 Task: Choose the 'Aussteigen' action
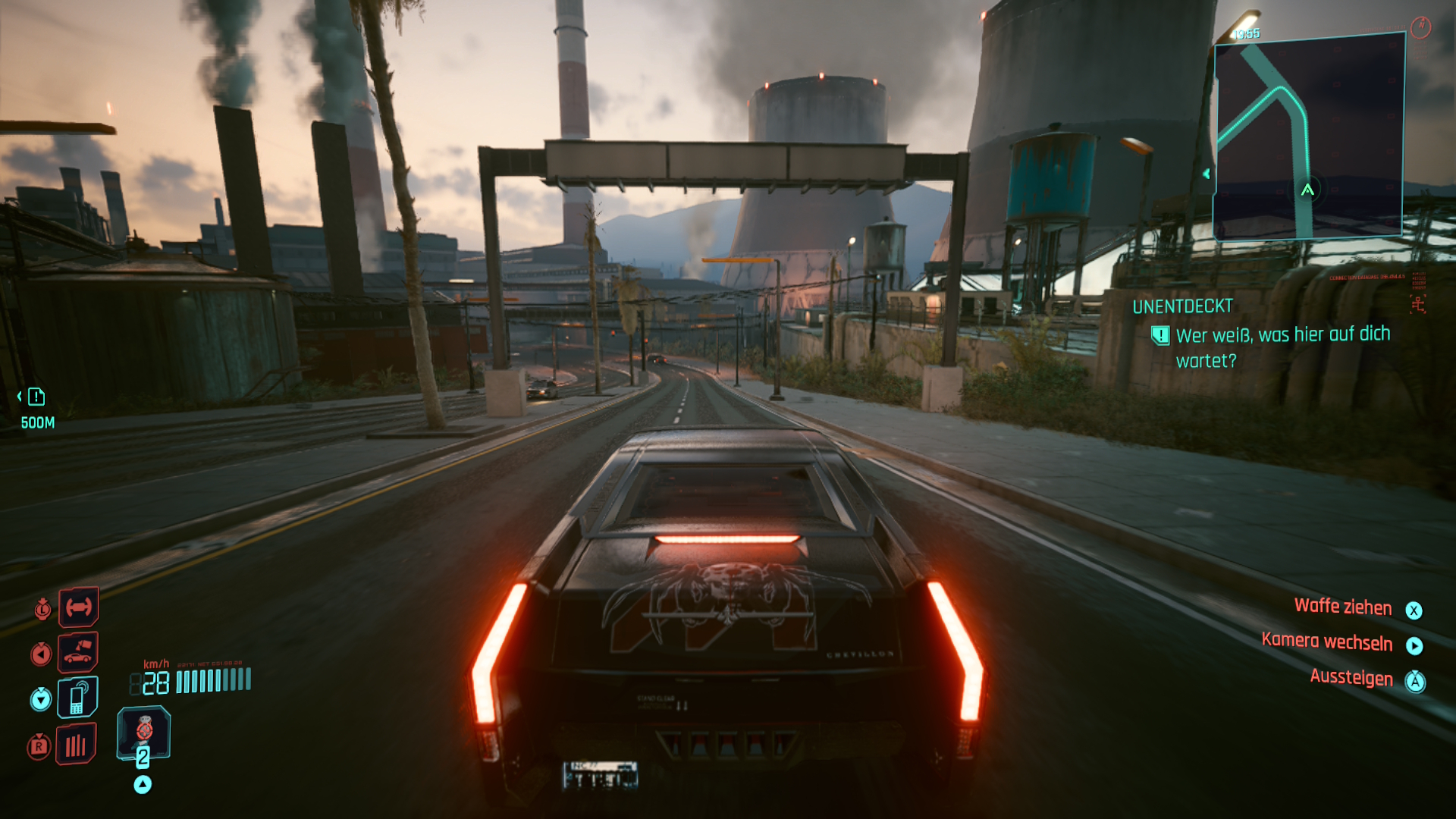click(x=1351, y=677)
